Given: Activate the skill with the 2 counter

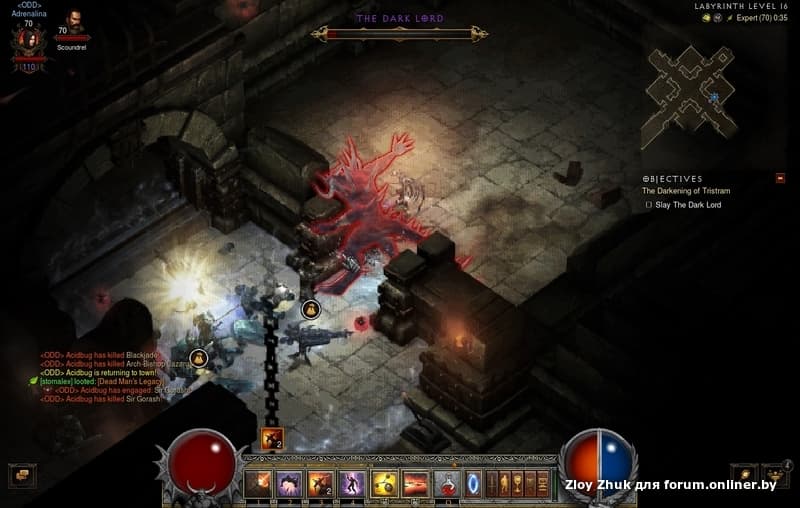Looking at the screenshot, I should pyautogui.click(x=320, y=483).
